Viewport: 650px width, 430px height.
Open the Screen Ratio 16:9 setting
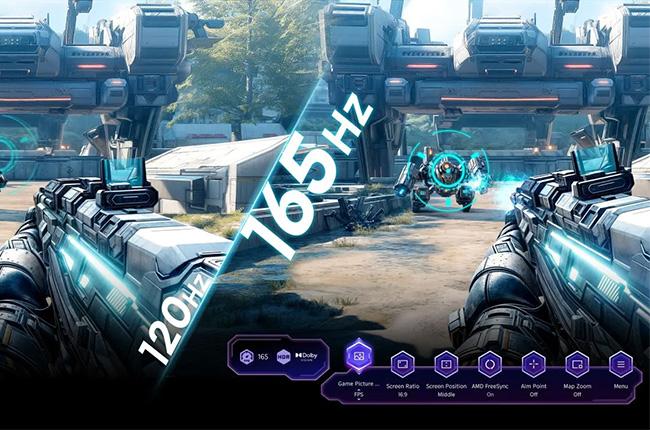402,364
